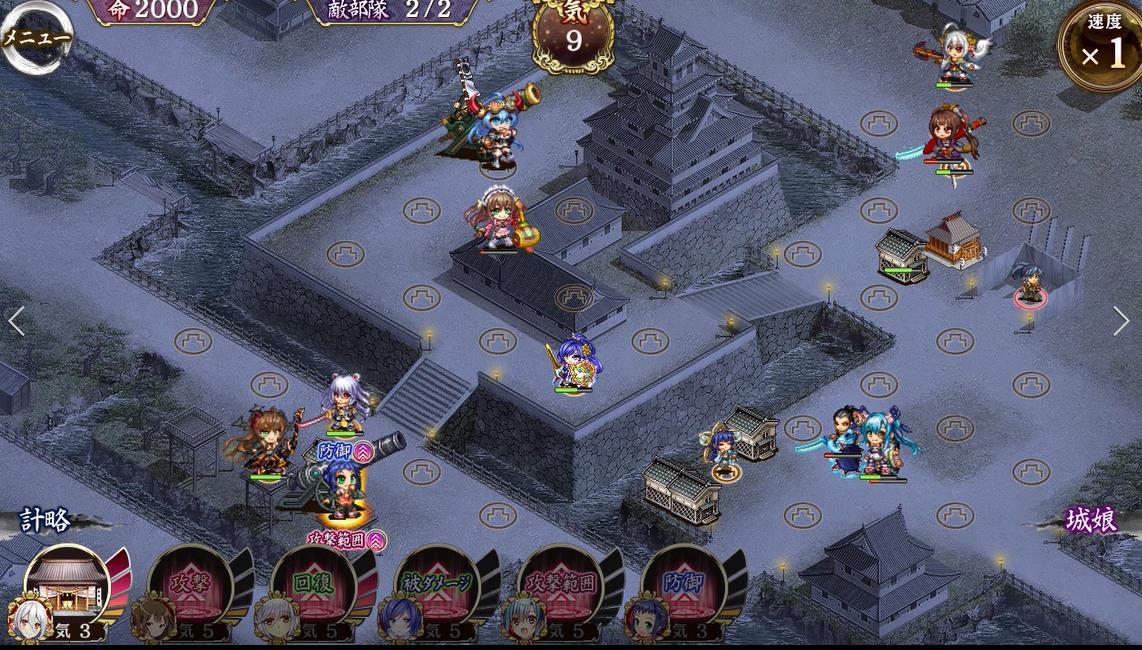Click the left map scroll arrow
Viewport: 1142px width, 650px height.
[16, 321]
